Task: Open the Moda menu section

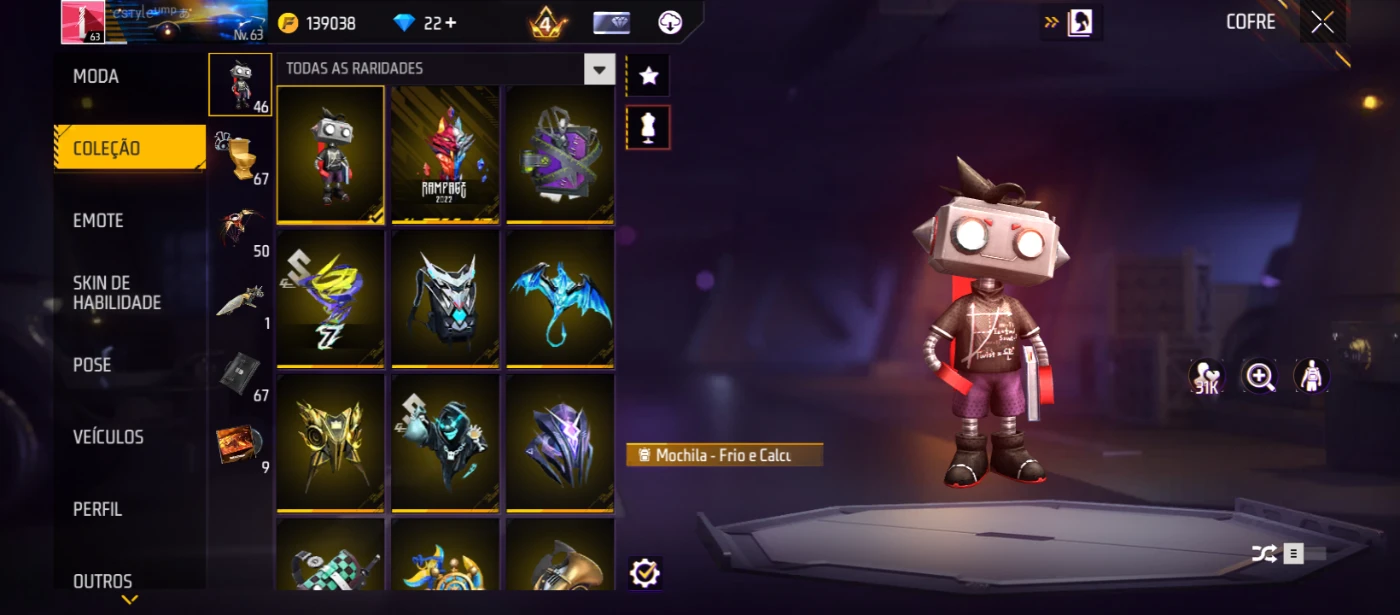Action: pos(96,77)
